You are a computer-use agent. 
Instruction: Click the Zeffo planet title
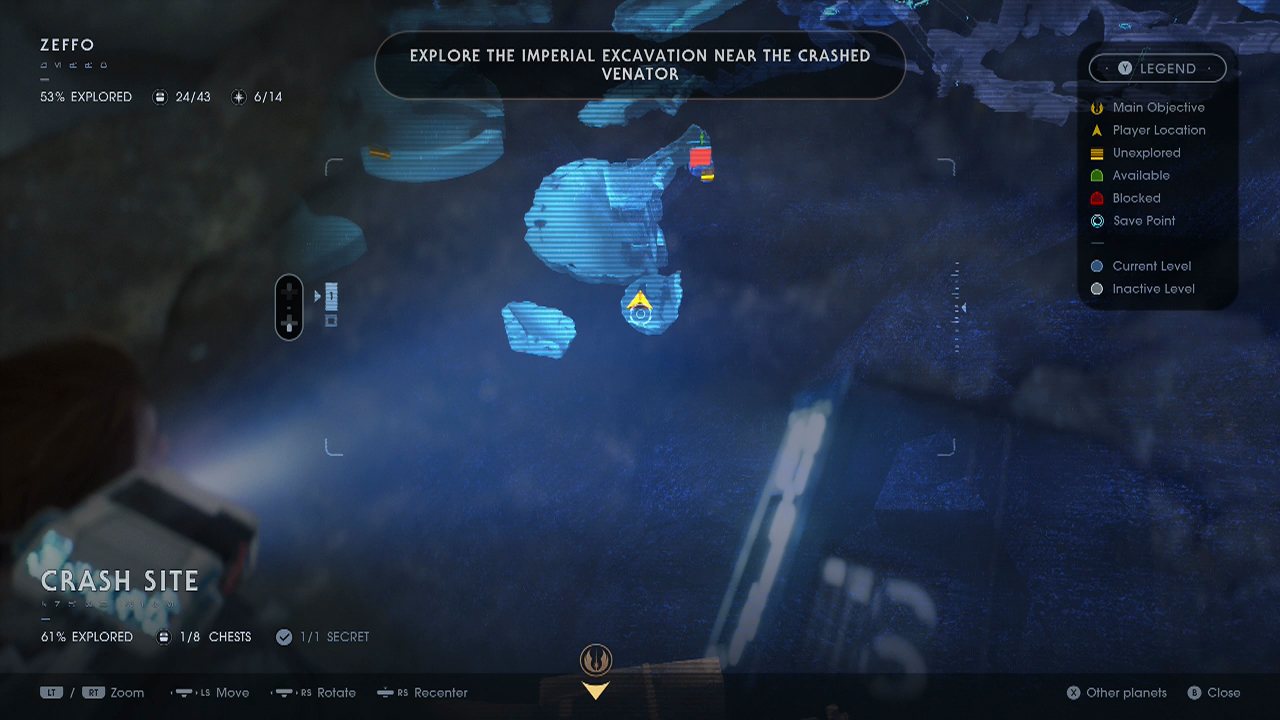[67, 44]
